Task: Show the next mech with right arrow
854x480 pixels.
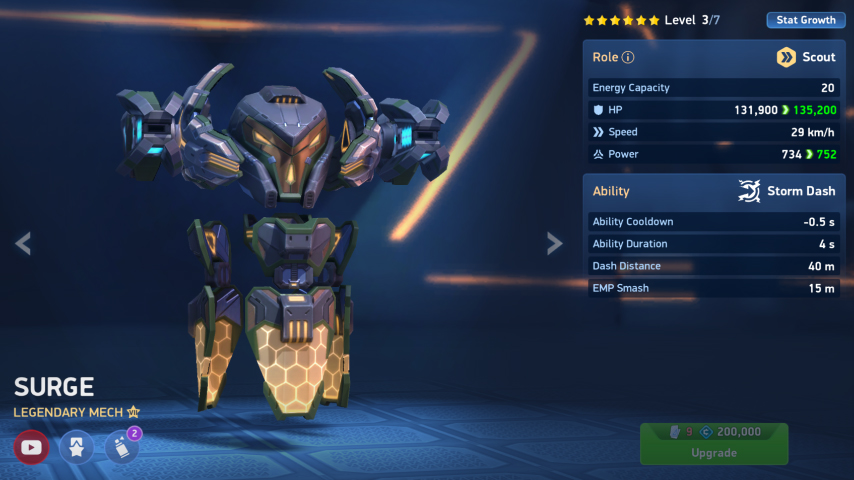Action: (x=554, y=243)
